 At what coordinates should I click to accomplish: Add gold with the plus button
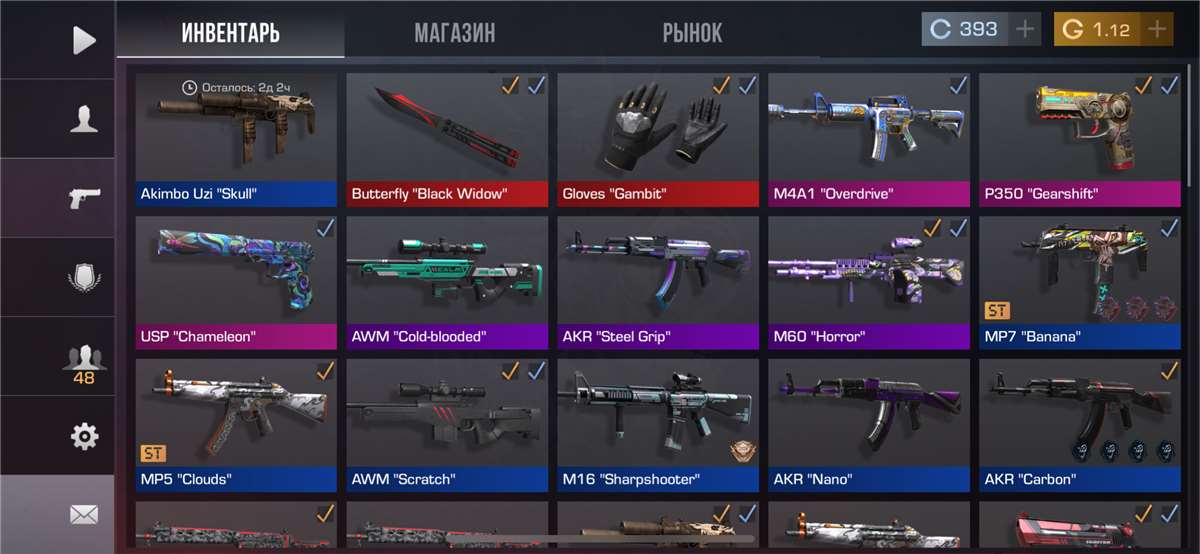click(x=1157, y=29)
